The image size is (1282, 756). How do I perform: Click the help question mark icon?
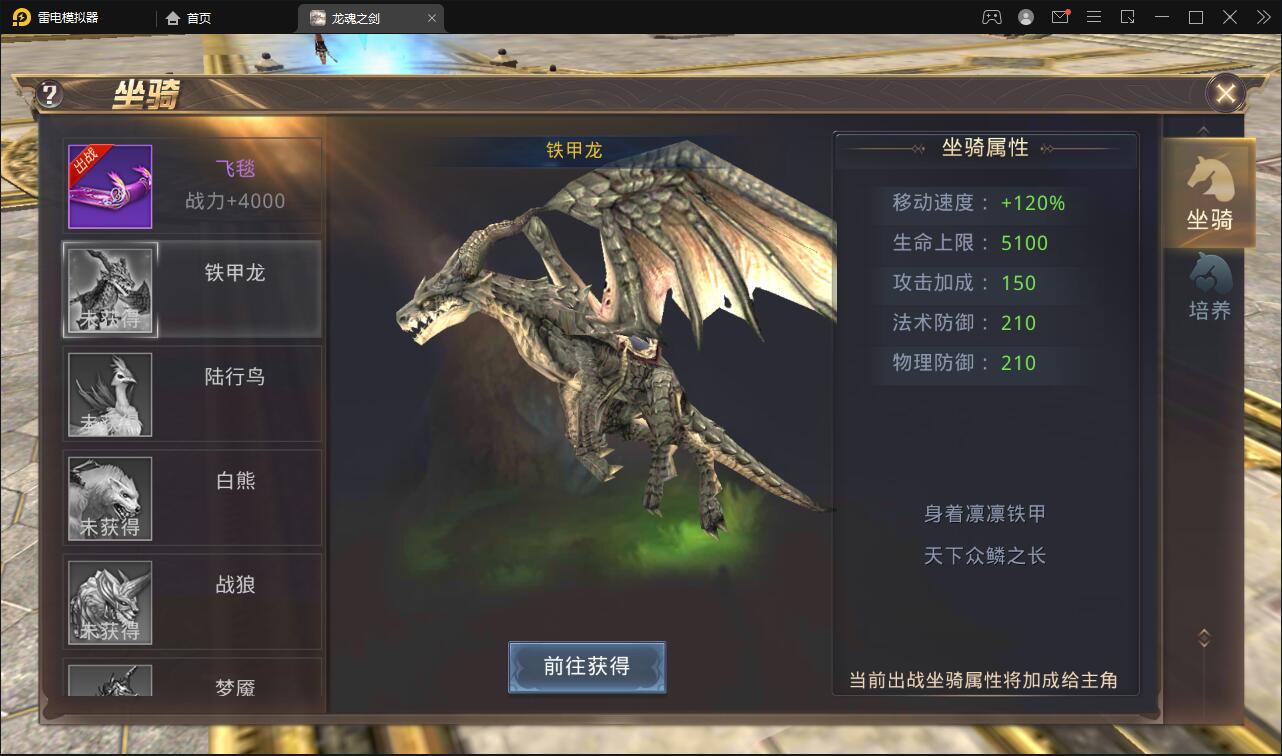click(48, 93)
